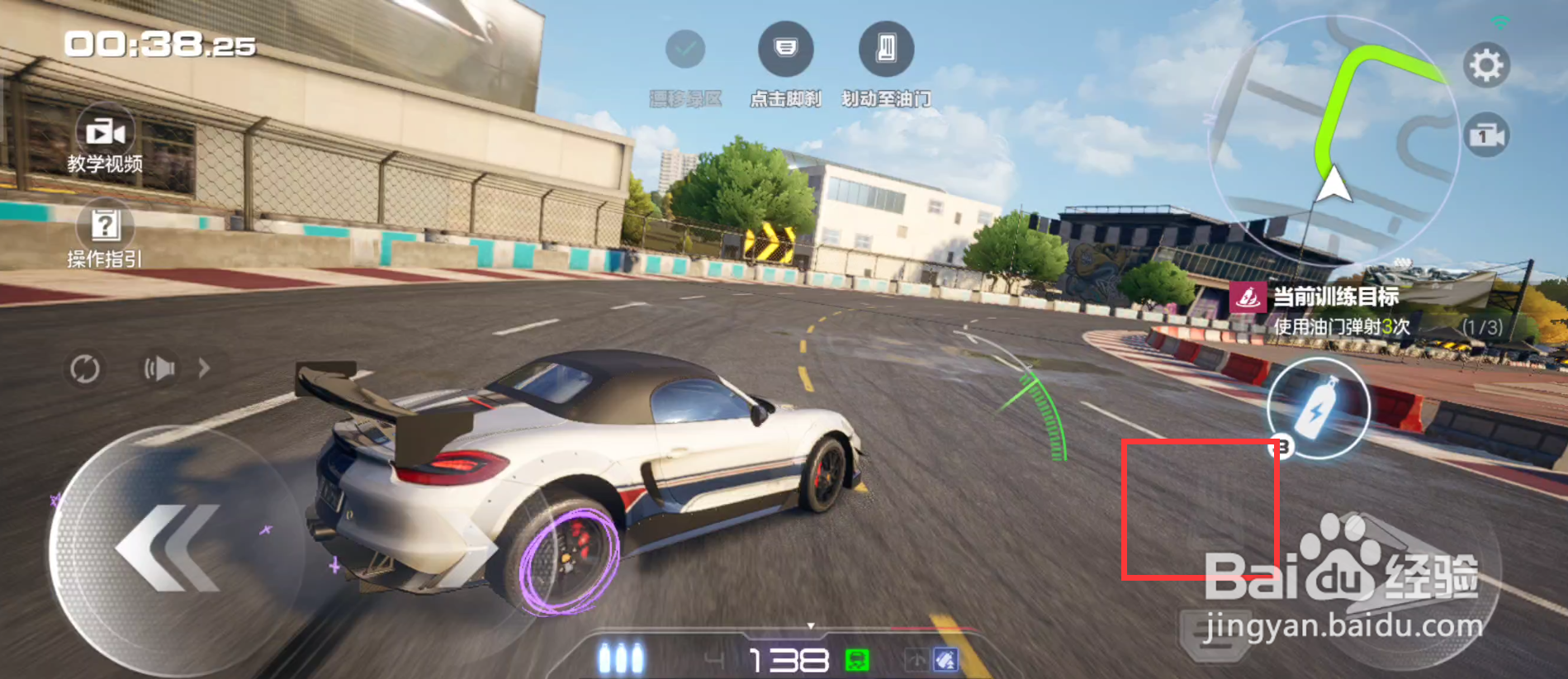Select the 漂移绿区 checkmark step

pos(685,50)
